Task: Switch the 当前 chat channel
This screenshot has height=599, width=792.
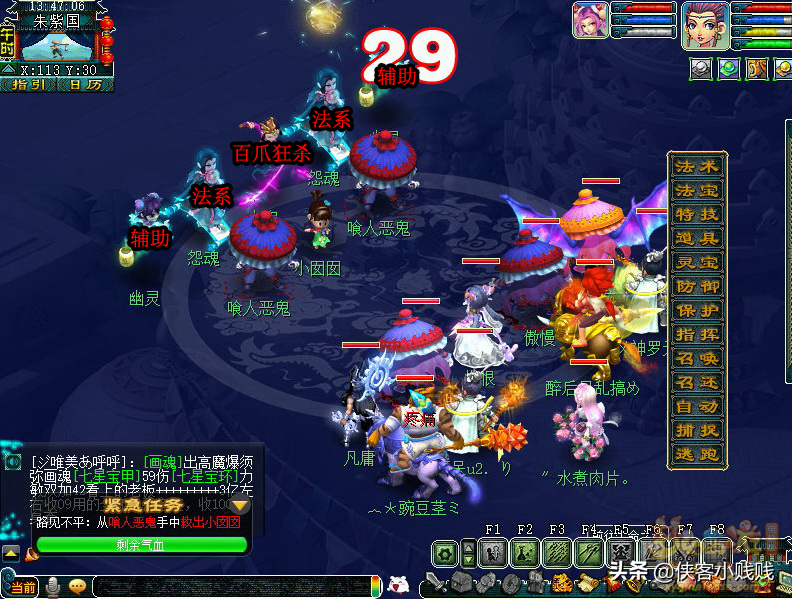Action: [23, 587]
